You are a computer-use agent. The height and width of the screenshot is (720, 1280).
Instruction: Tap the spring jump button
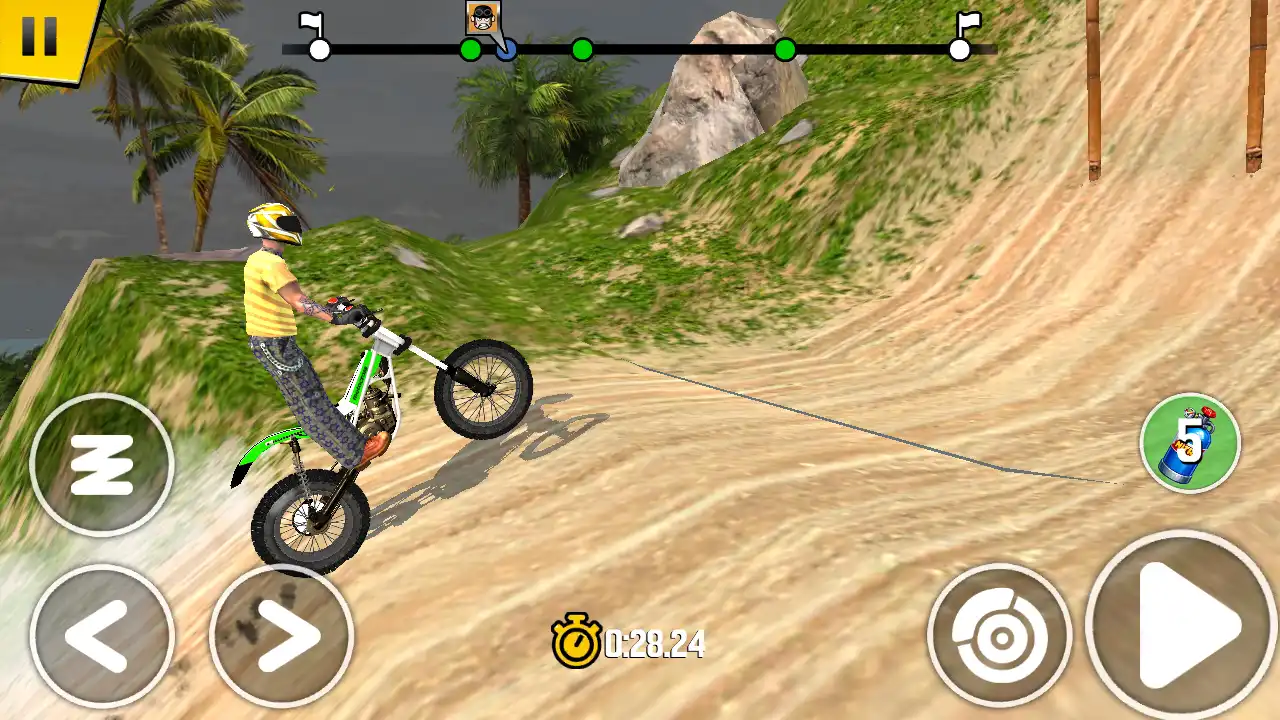pos(101,465)
